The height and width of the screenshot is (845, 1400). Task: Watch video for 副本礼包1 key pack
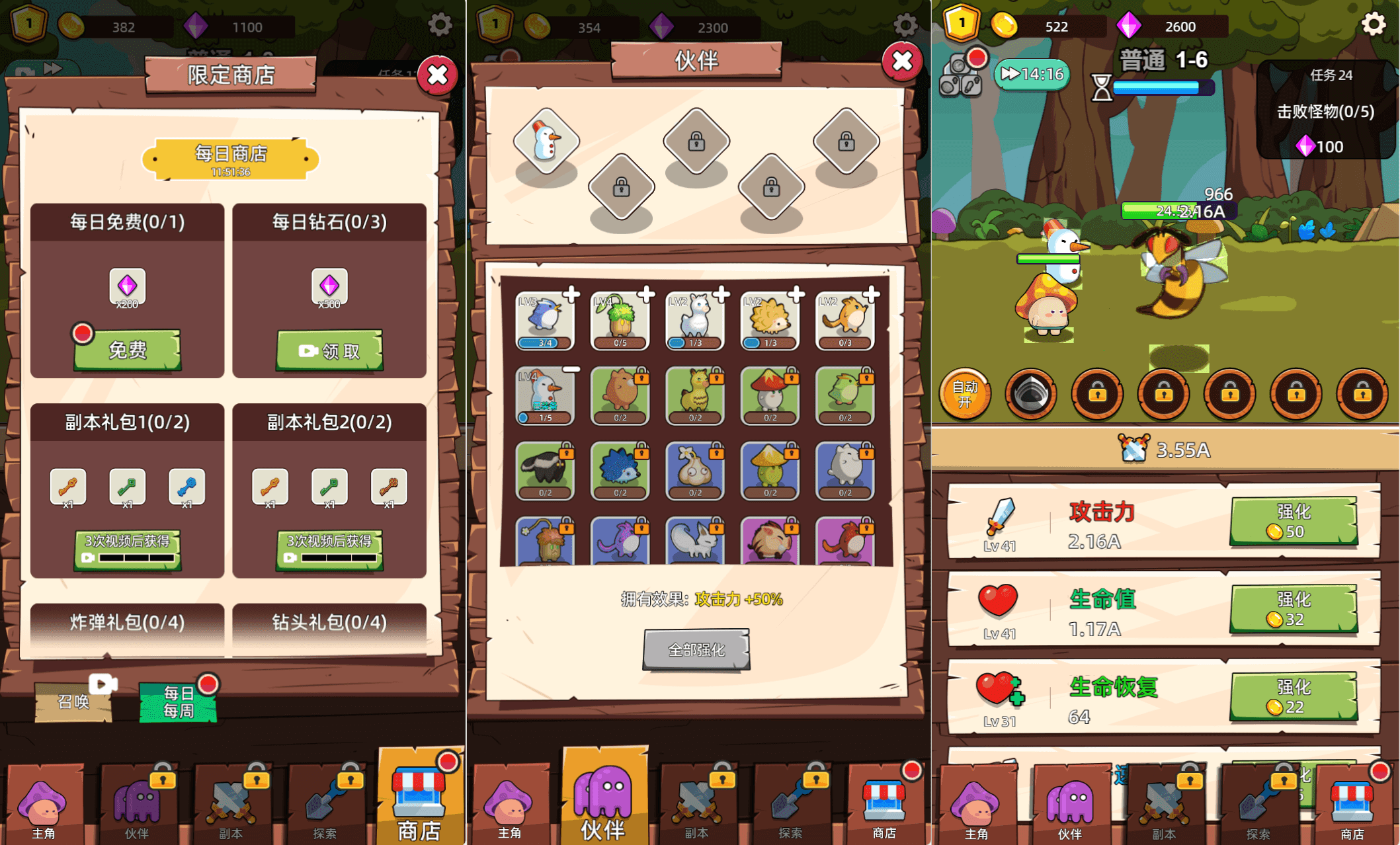click(127, 549)
